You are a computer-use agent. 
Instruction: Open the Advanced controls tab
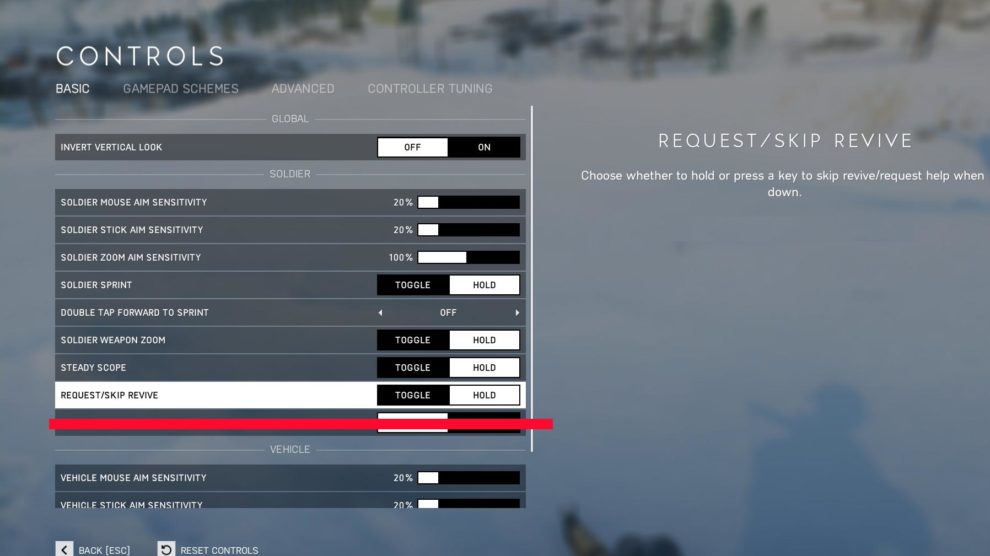click(302, 89)
